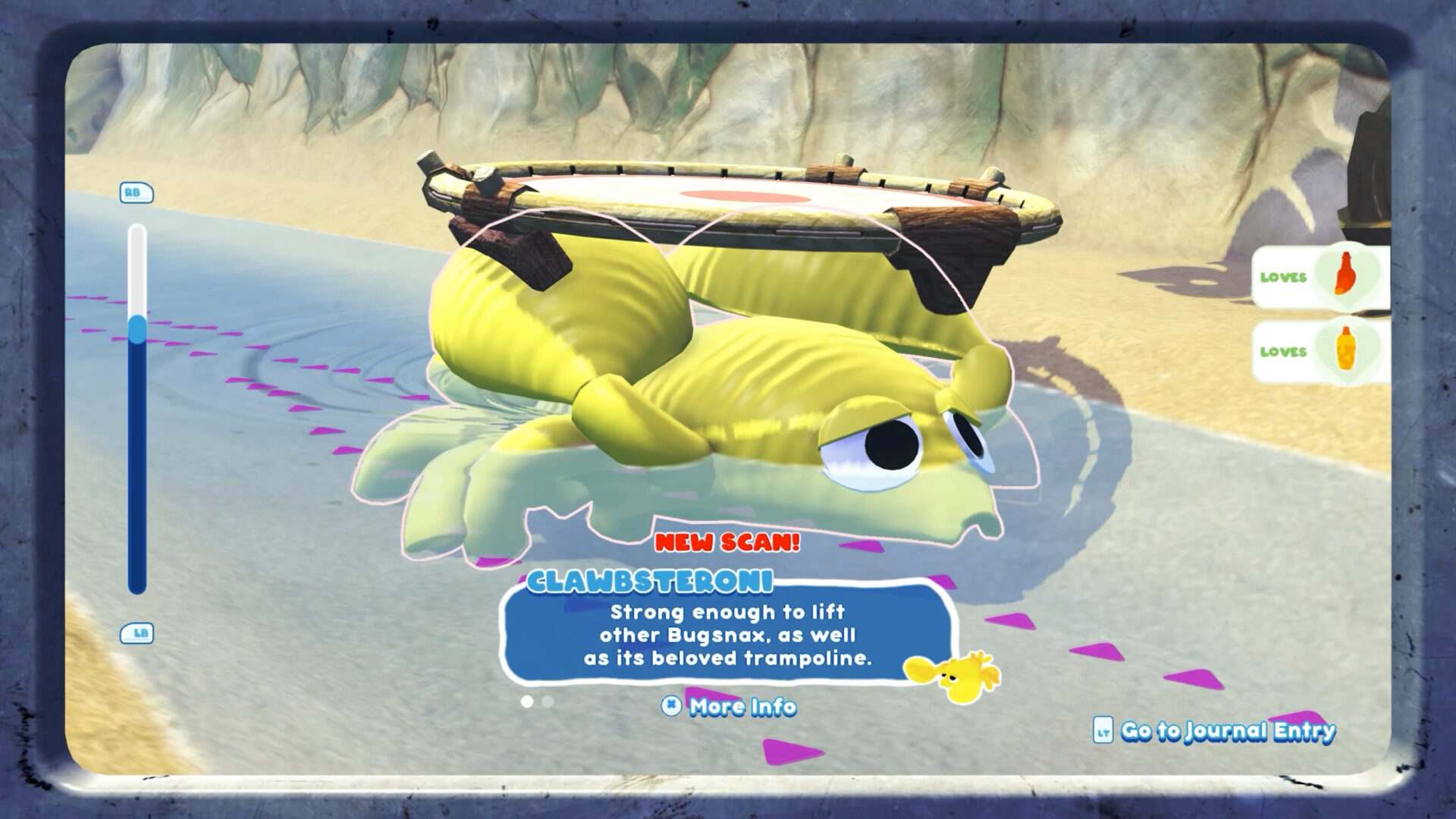1456x819 pixels.
Task: Click the Clawbsteroni description box
Action: (x=726, y=635)
